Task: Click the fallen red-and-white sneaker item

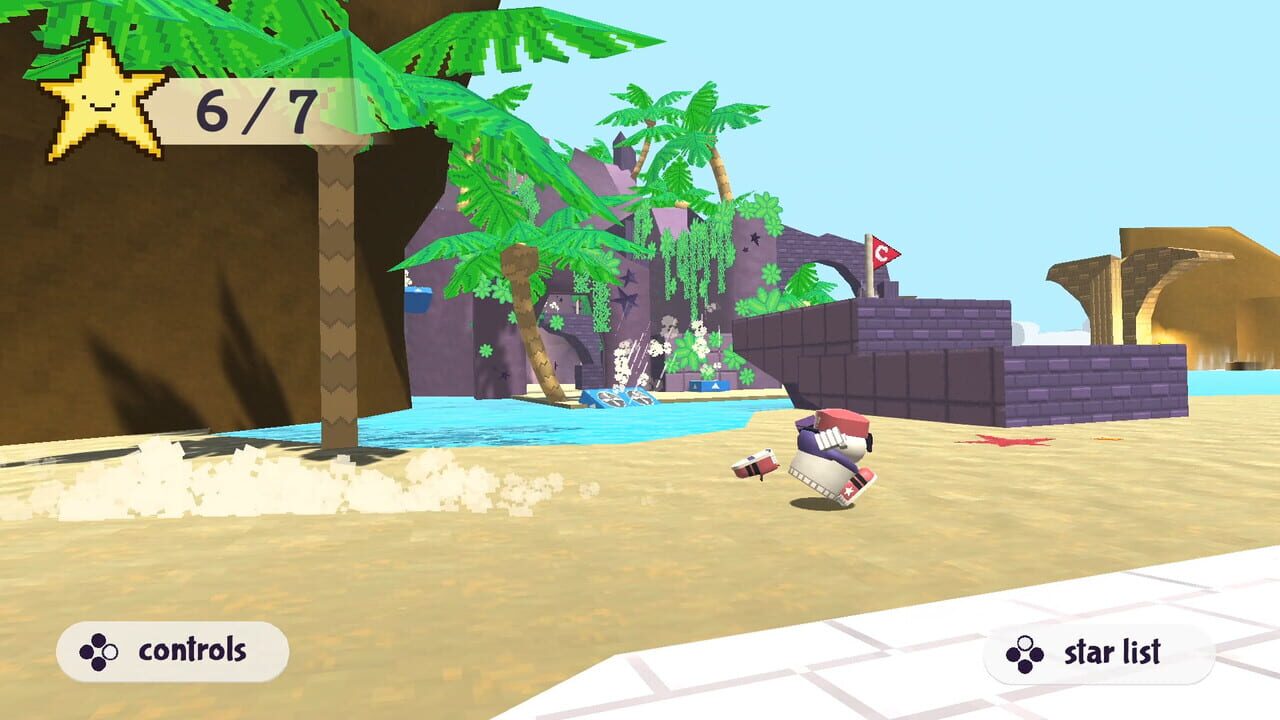Action: tap(755, 466)
